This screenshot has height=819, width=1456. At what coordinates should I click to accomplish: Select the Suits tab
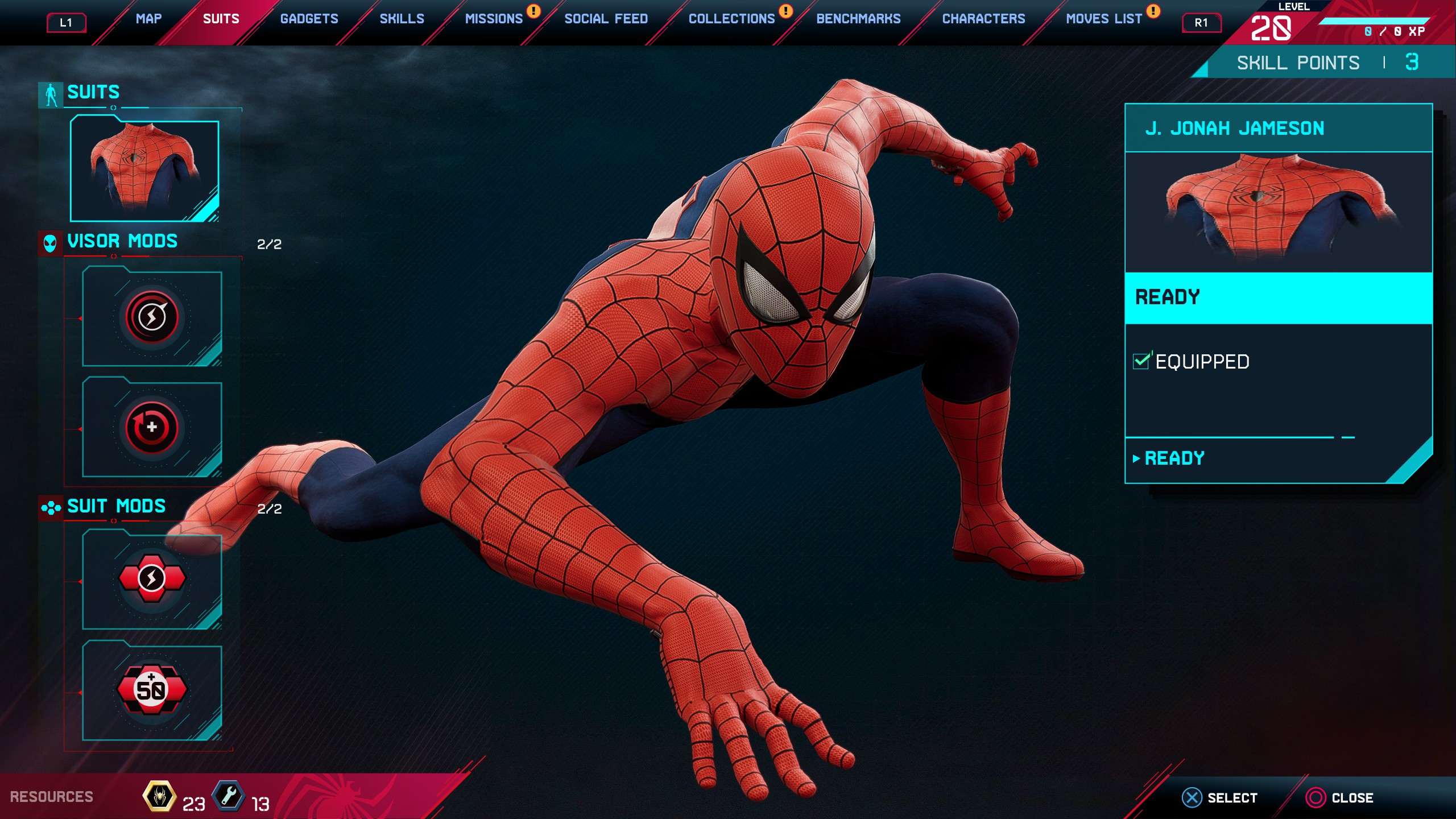click(x=221, y=19)
